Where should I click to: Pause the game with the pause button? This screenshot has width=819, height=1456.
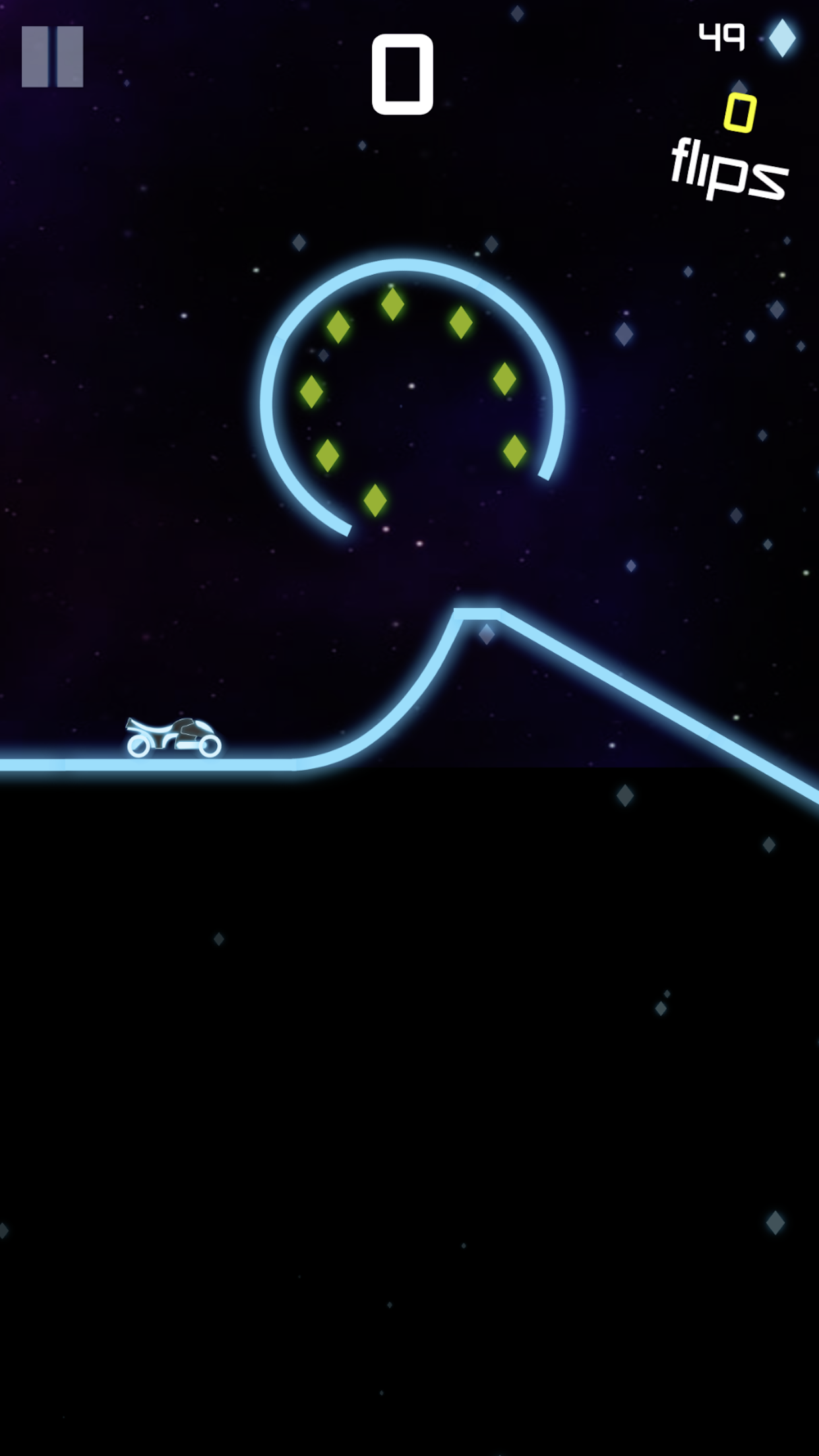pos(52,57)
